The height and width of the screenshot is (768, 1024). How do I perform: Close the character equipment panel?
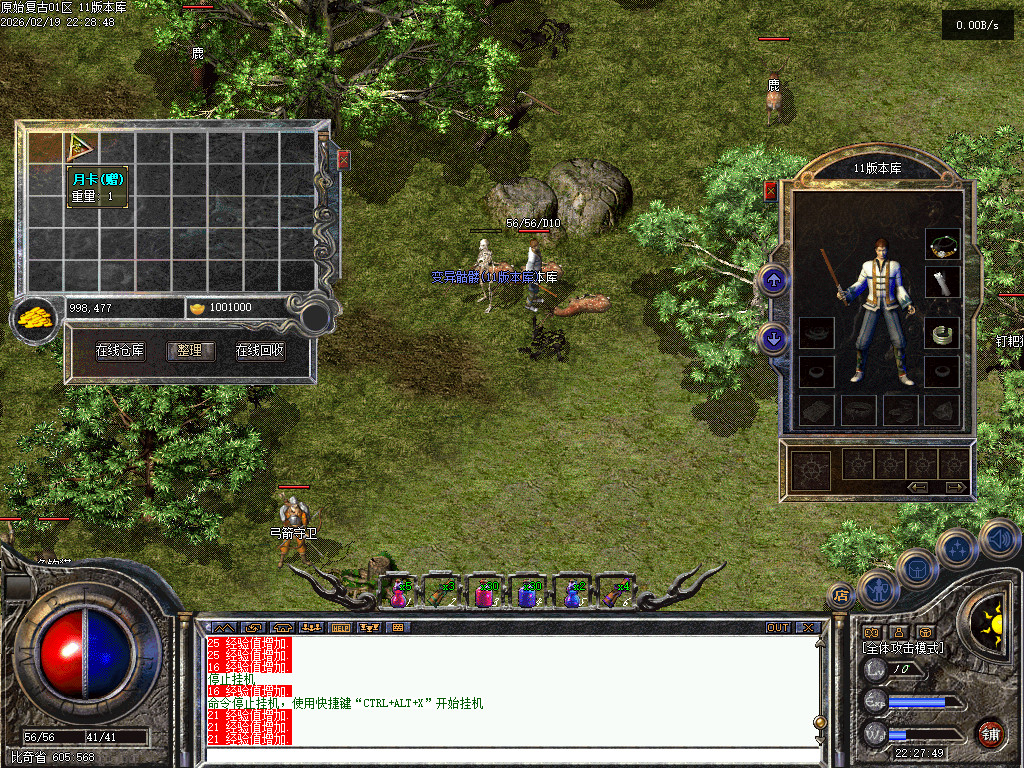tap(770, 191)
